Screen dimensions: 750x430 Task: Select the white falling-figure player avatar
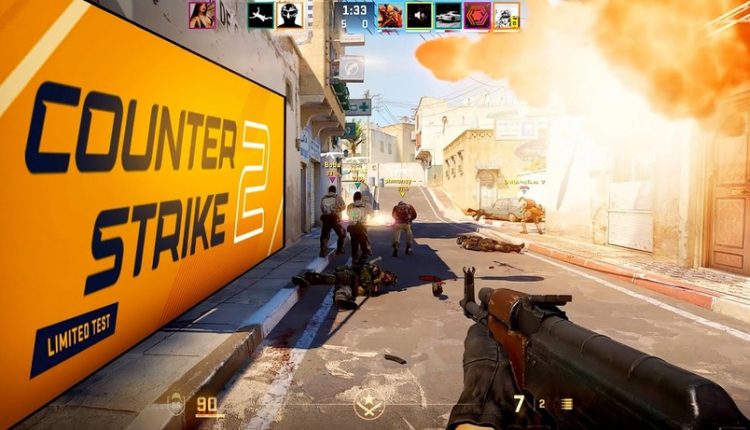(261, 14)
